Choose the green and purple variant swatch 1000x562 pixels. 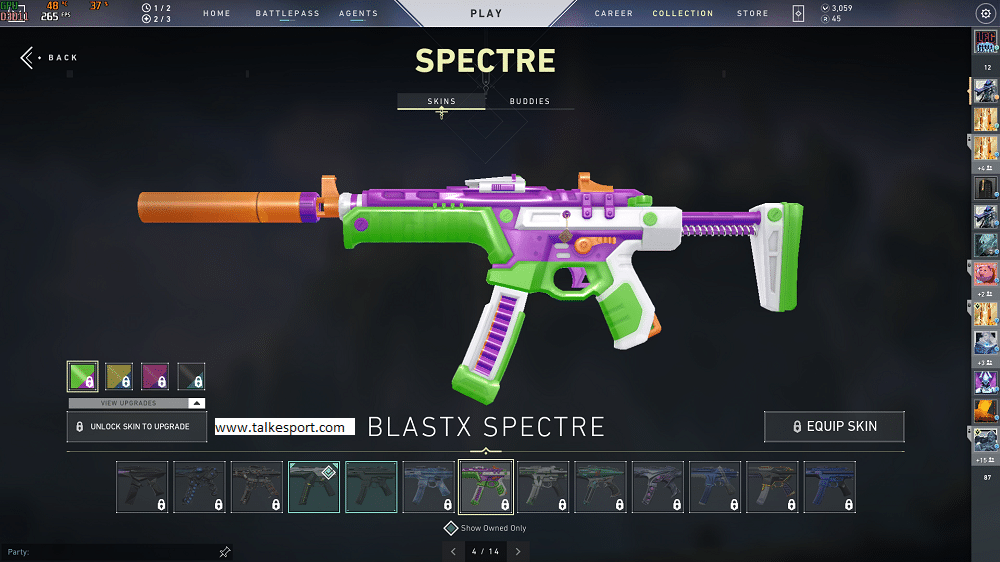[82, 376]
